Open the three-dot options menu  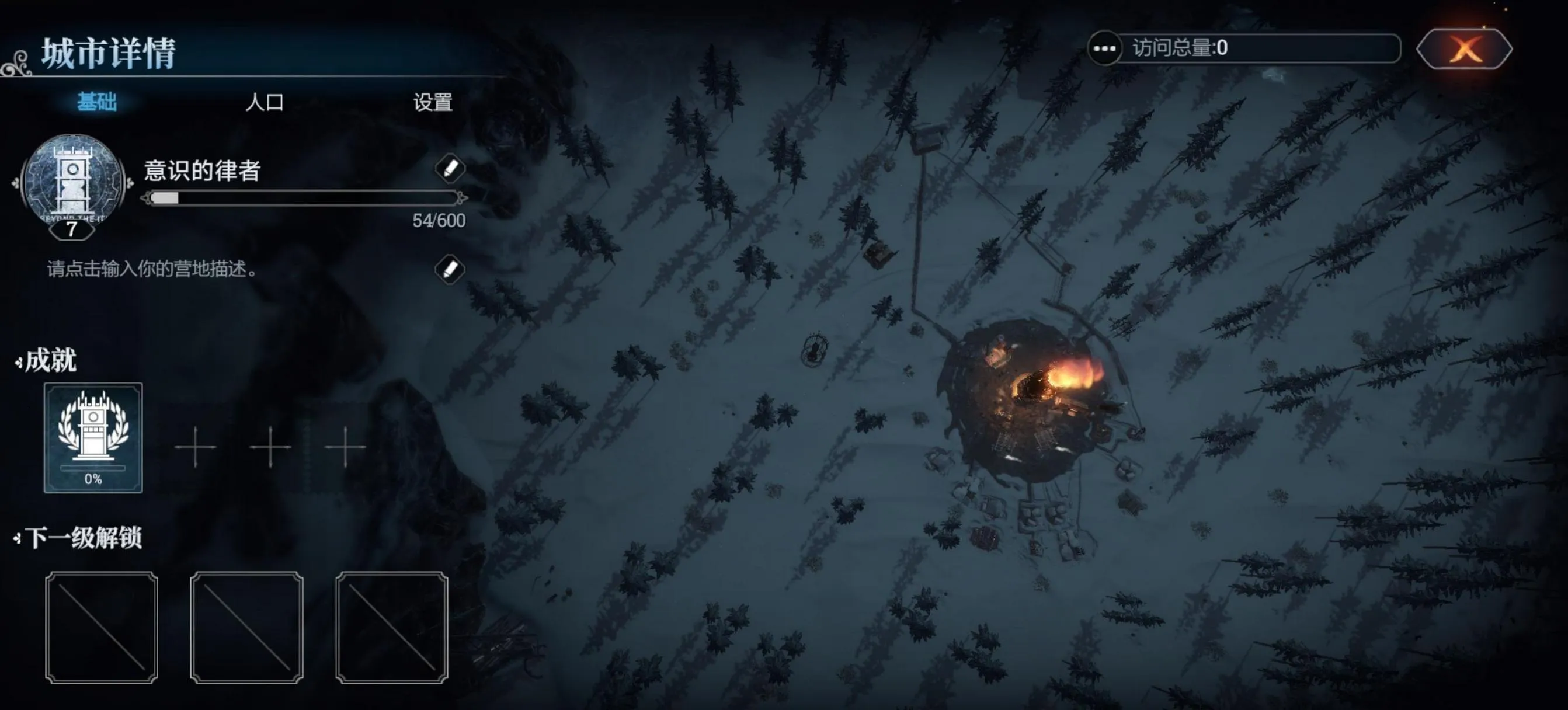1104,48
